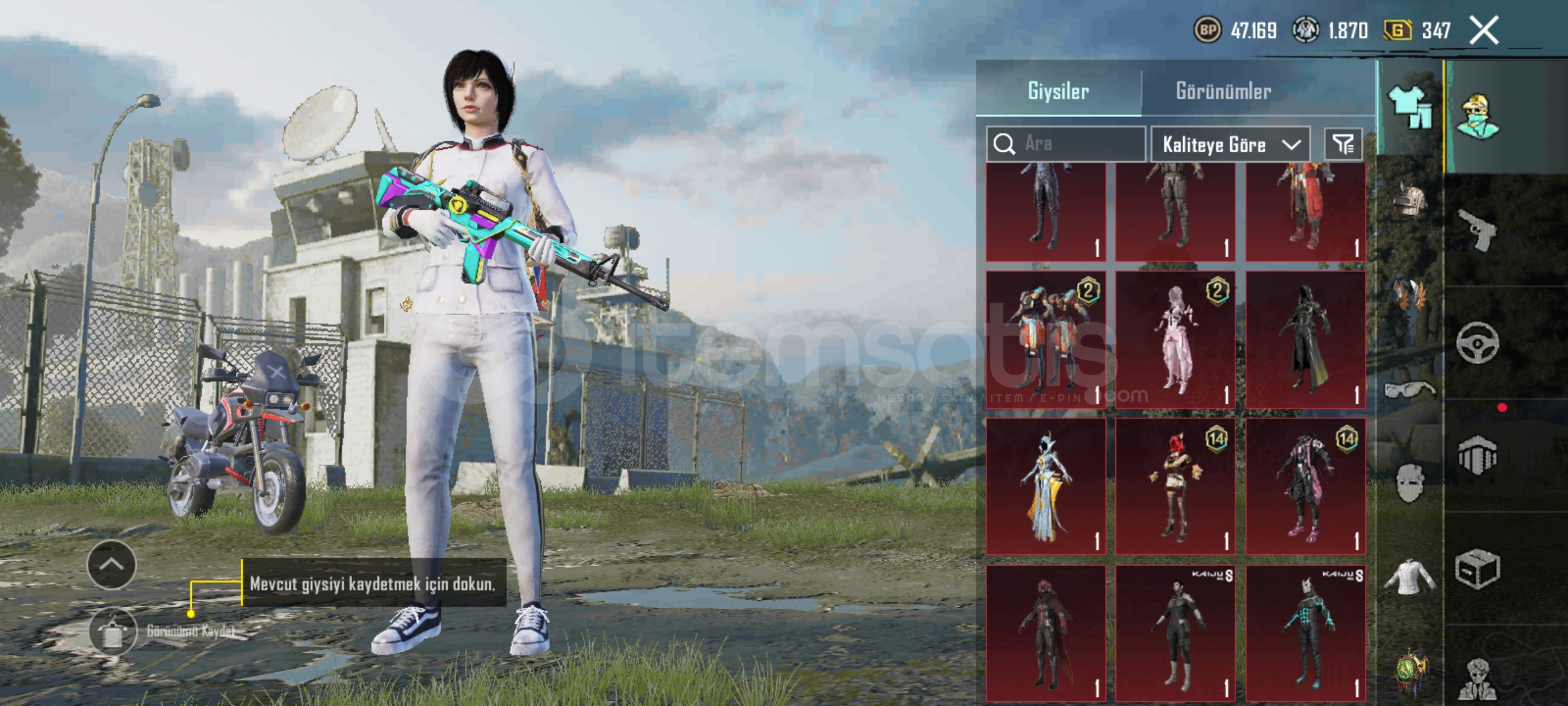This screenshot has width=1568, height=706.
Task: Open the filter options funnel button
Action: [1343, 144]
